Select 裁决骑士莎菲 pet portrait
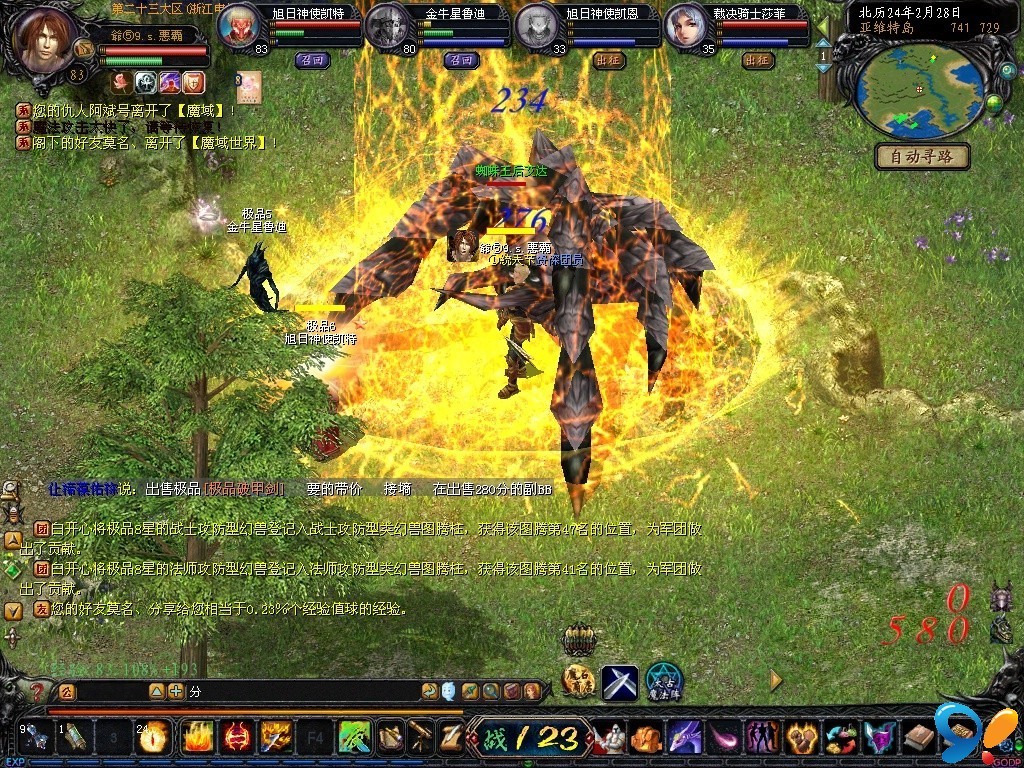 coord(684,27)
